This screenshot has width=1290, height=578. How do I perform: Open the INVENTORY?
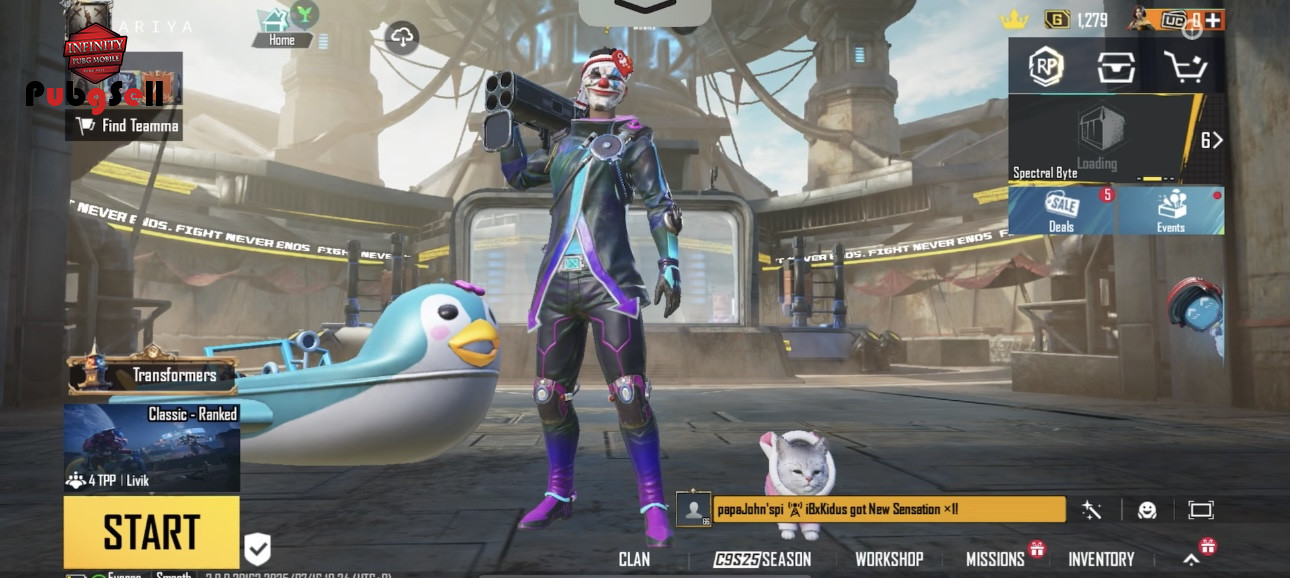click(x=1101, y=559)
